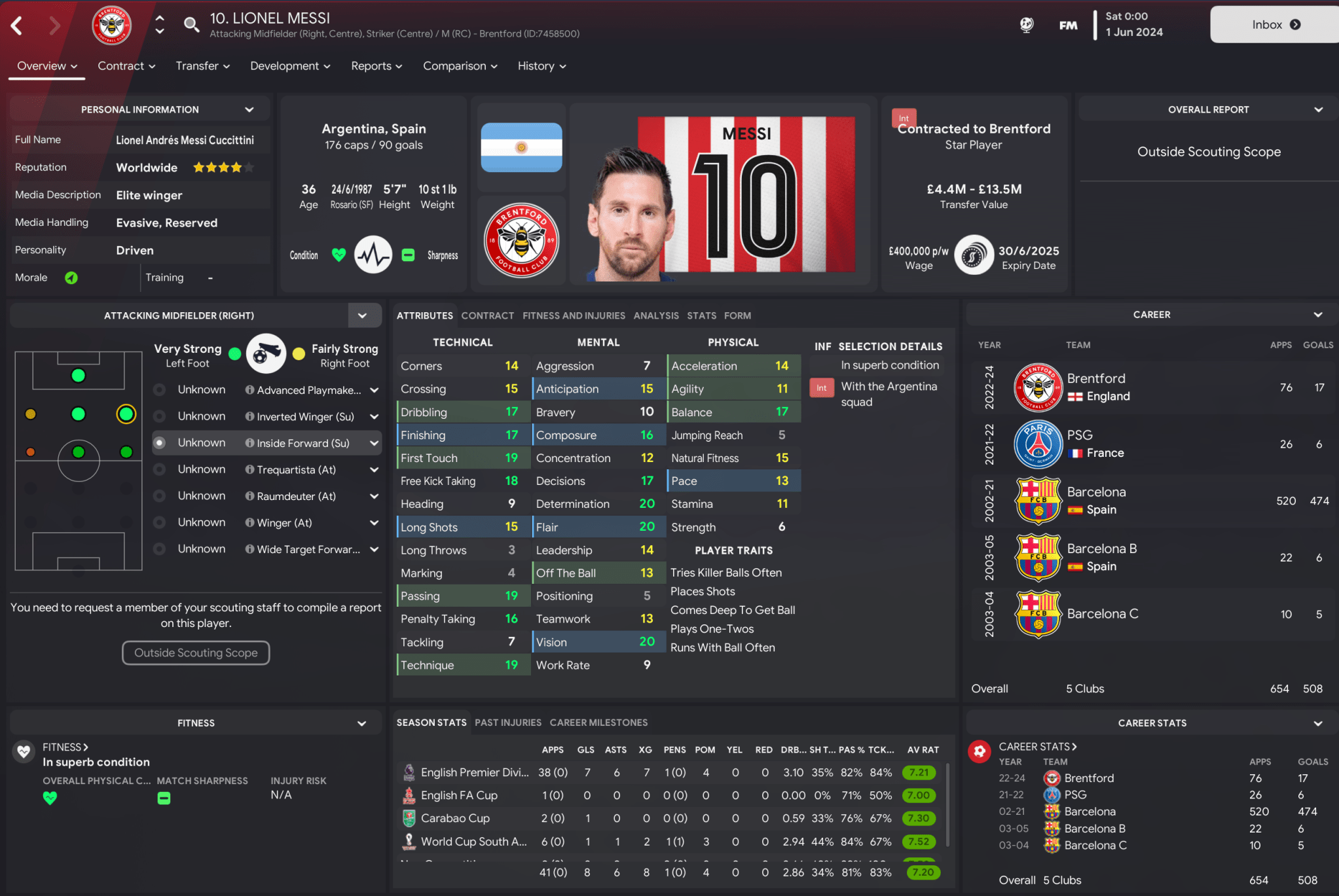Switch to the Stats tab
The height and width of the screenshot is (896, 1339).
pyautogui.click(x=701, y=315)
